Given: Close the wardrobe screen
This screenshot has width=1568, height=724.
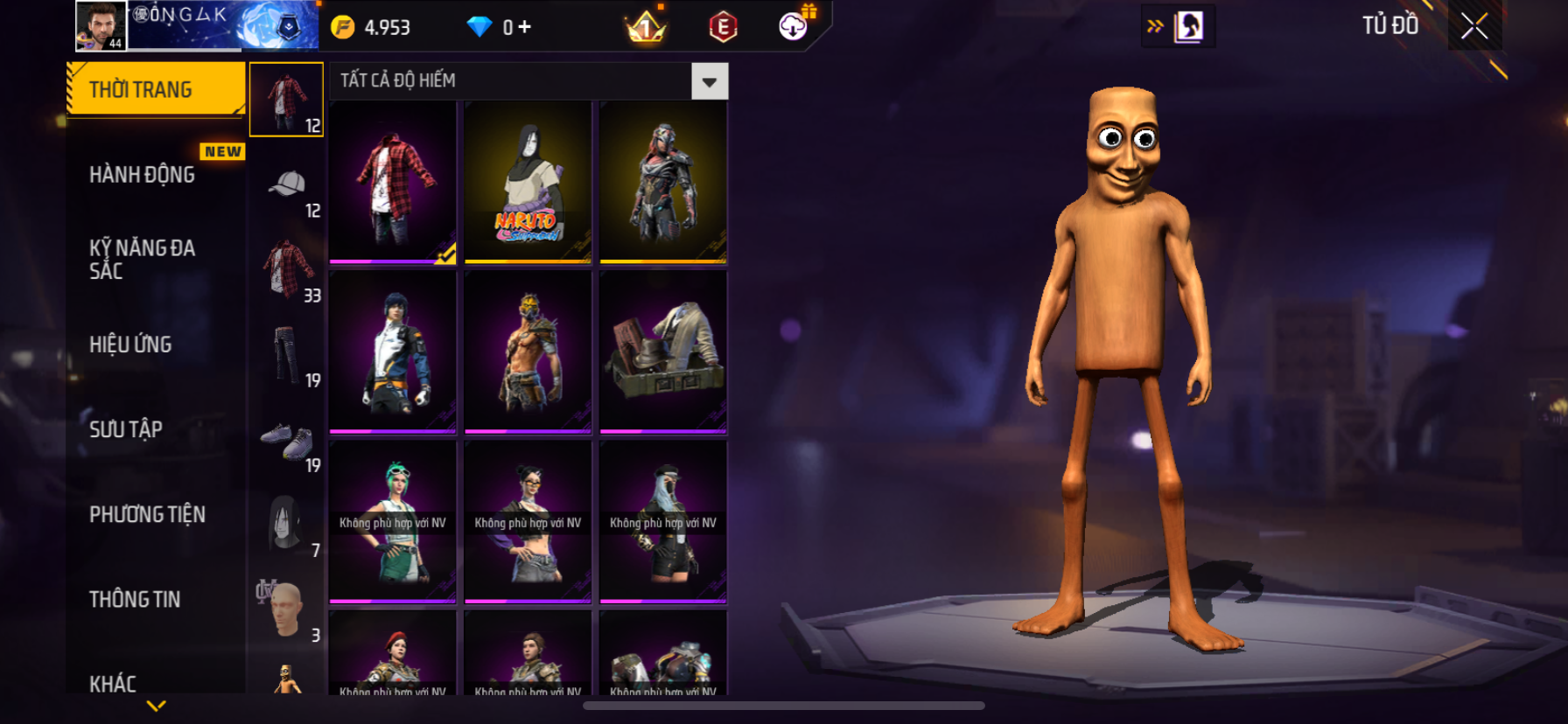Looking at the screenshot, I should (x=1474, y=26).
